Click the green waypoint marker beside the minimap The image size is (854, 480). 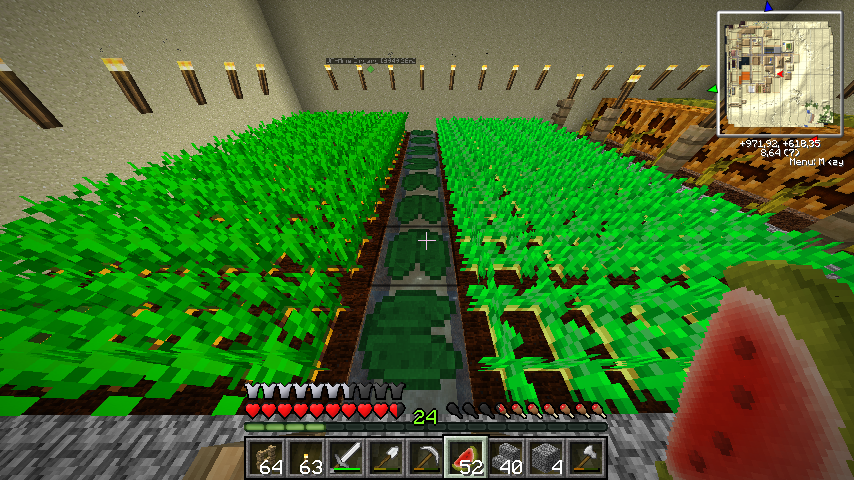(714, 89)
